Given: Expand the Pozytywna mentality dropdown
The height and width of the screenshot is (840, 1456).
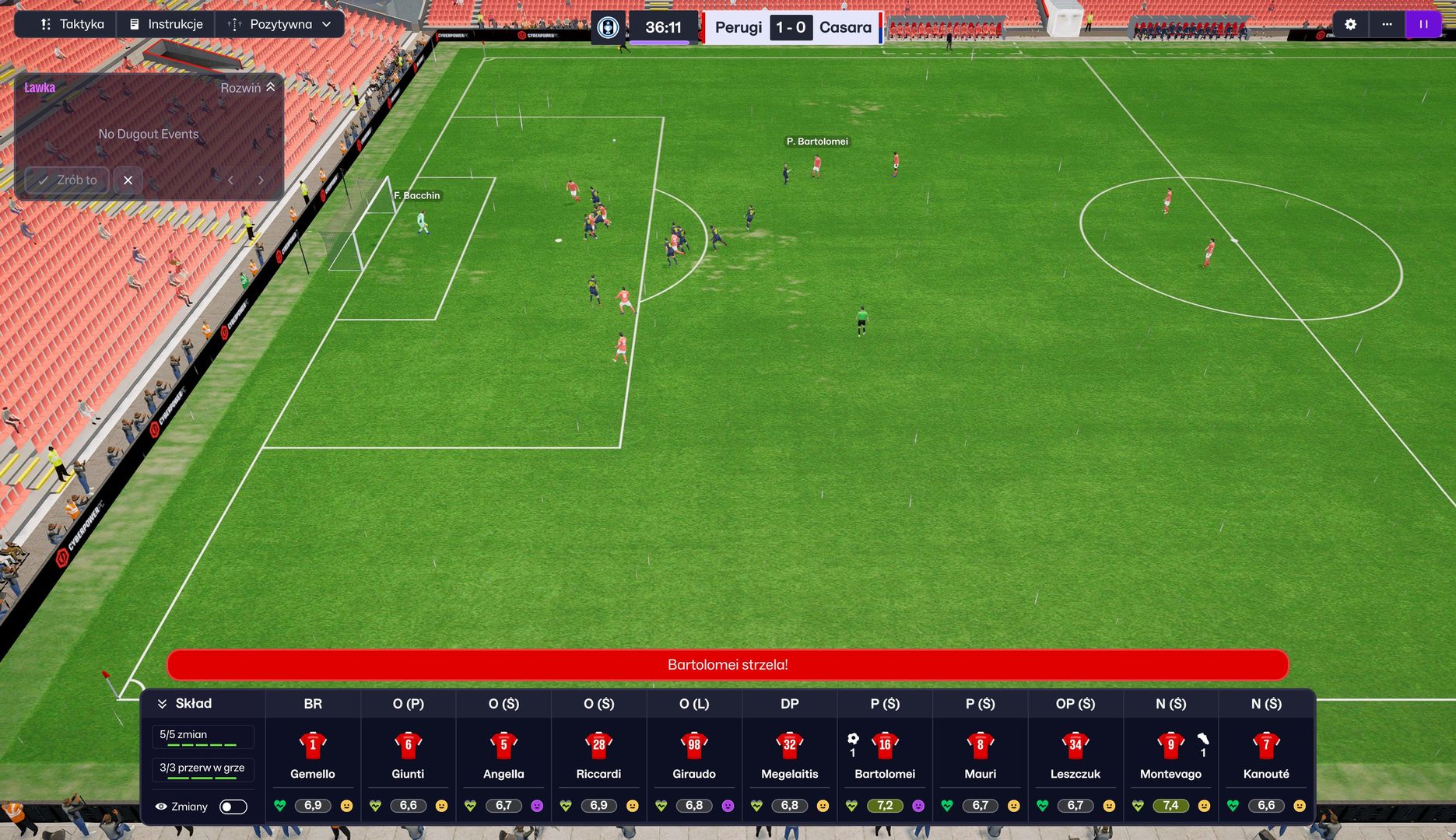Looking at the screenshot, I should [x=279, y=24].
